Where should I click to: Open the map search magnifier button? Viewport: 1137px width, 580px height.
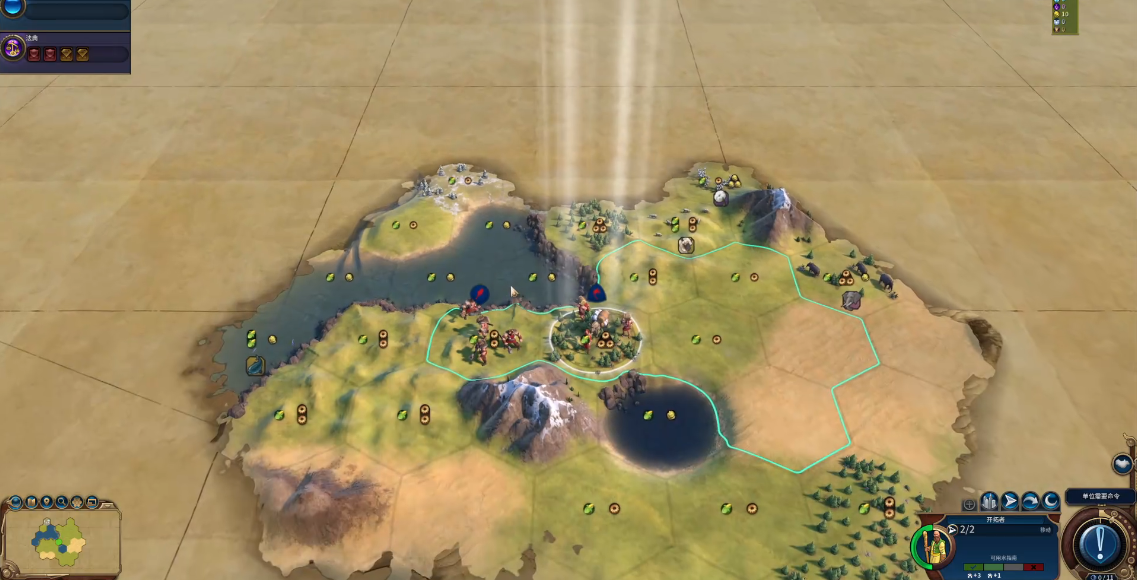[x=61, y=501]
